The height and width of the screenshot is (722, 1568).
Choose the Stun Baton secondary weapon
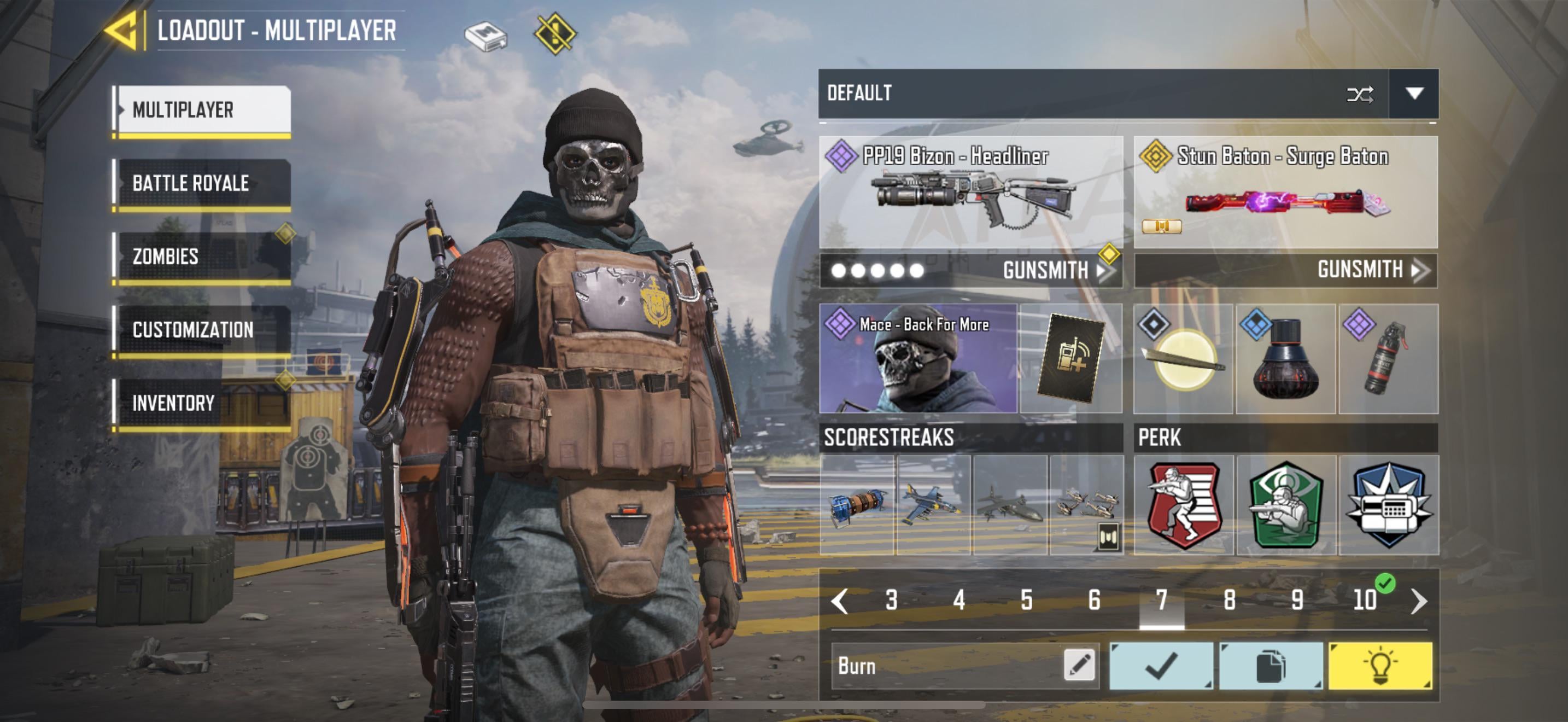pyautogui.click(x=1285, y=192)
